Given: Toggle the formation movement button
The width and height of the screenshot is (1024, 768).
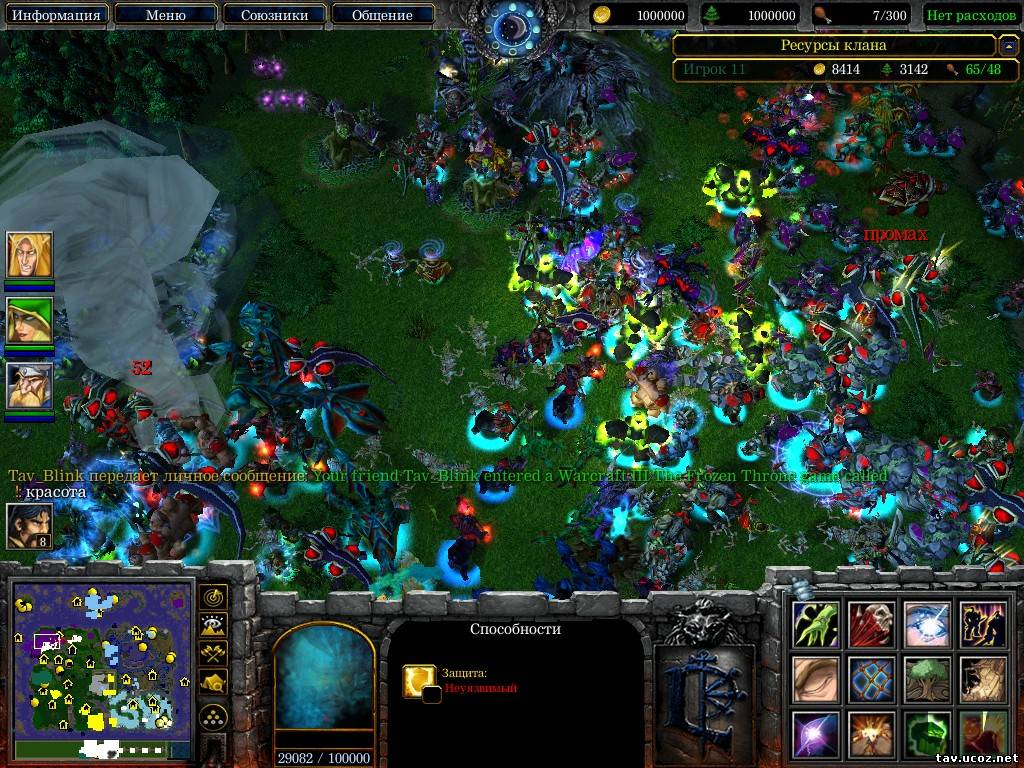Looking at the screenshot, I should [213, 715].
